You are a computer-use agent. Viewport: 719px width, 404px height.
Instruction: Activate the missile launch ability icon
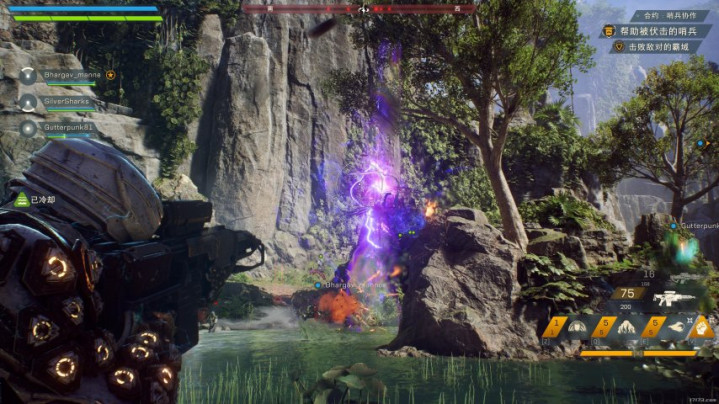(x=674, y=327)
